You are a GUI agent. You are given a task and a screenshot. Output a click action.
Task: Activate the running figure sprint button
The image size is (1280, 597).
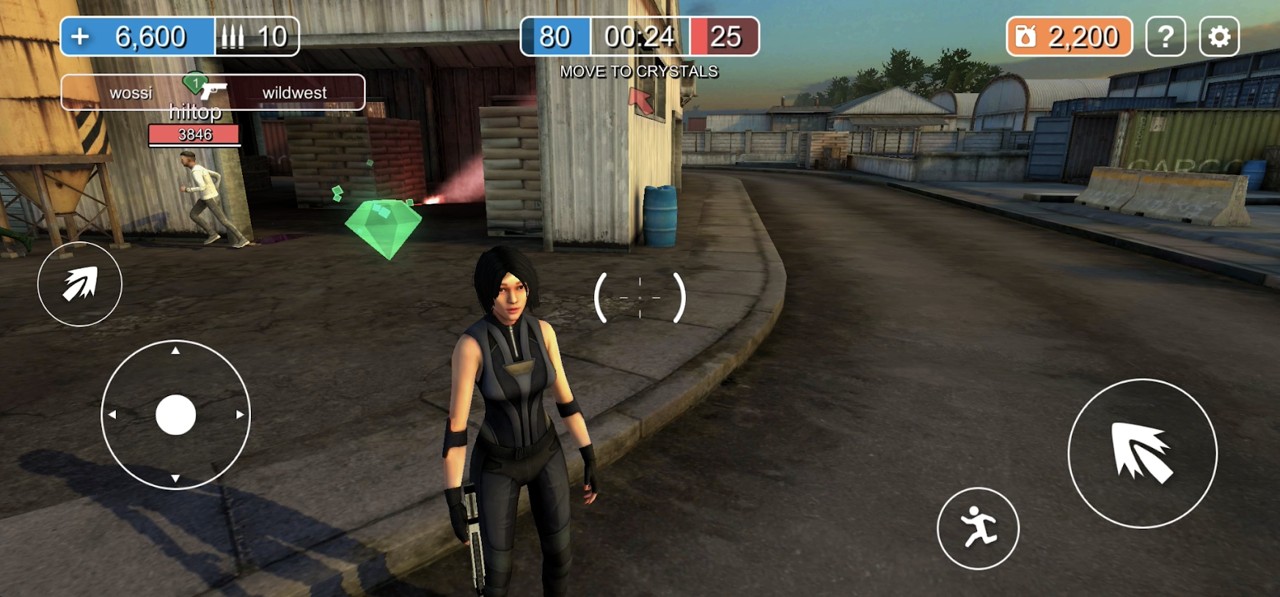click(x=977, y=528)
